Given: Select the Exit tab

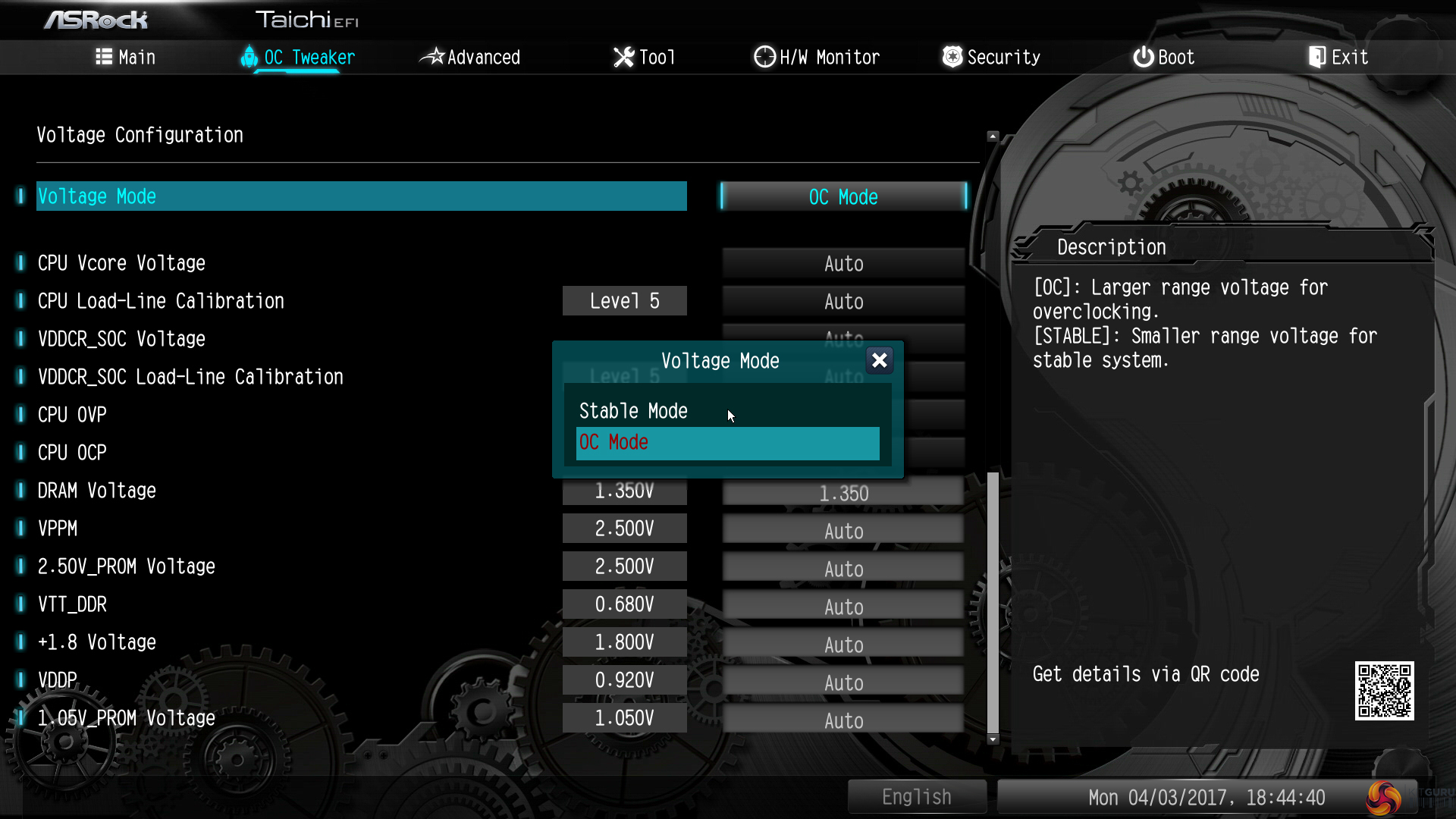Looking at the screenshot, I should pos(1338,58).
